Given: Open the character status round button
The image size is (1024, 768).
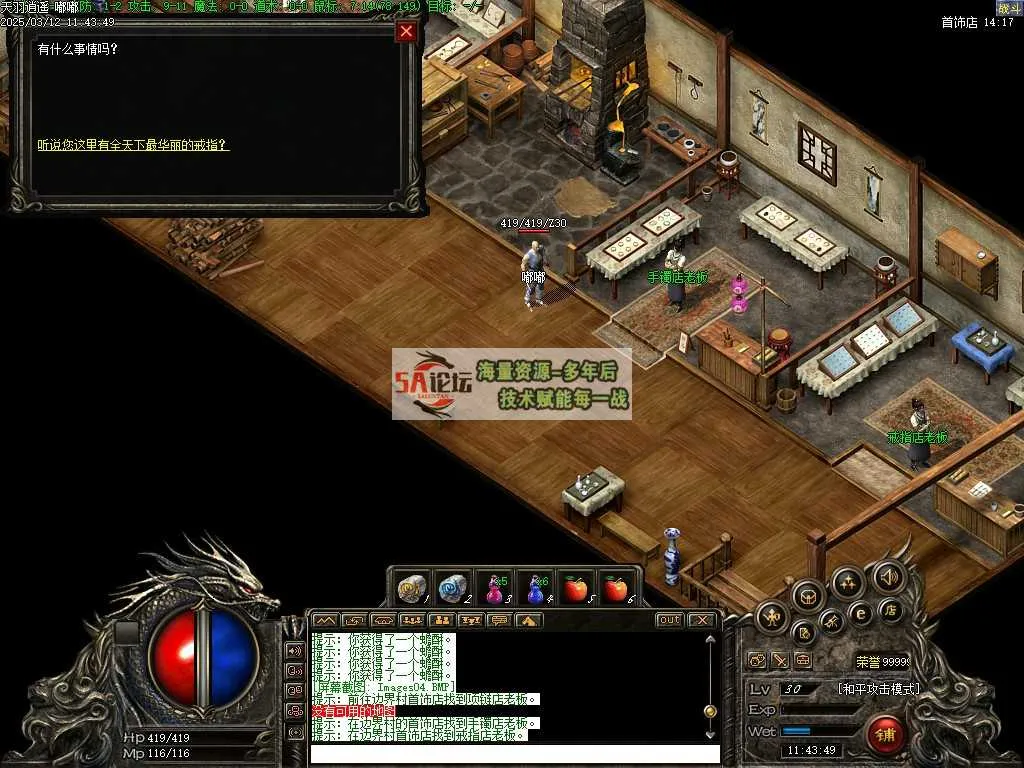Looking at the screenshot, I should tap(772, 617).
